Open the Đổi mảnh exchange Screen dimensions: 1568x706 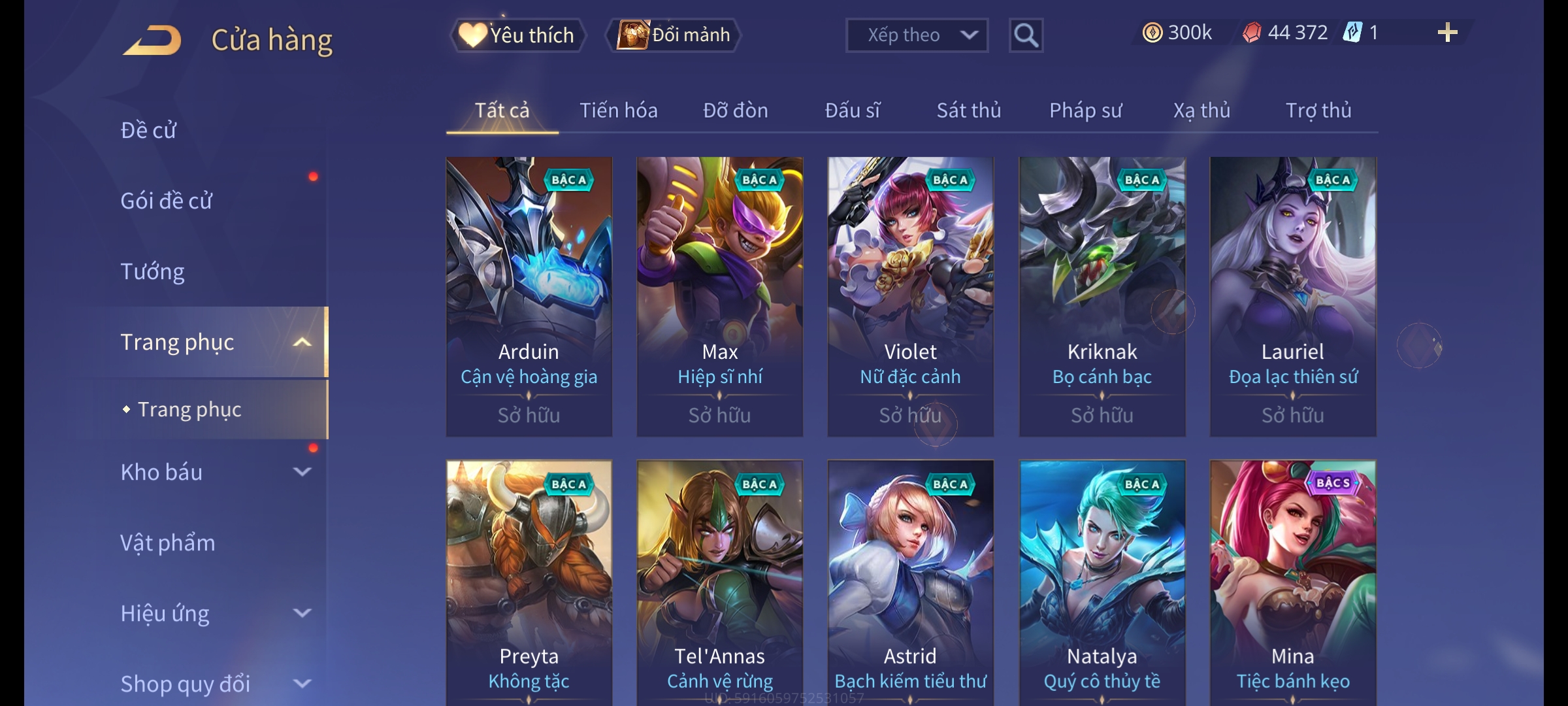[x=674, y=35]
